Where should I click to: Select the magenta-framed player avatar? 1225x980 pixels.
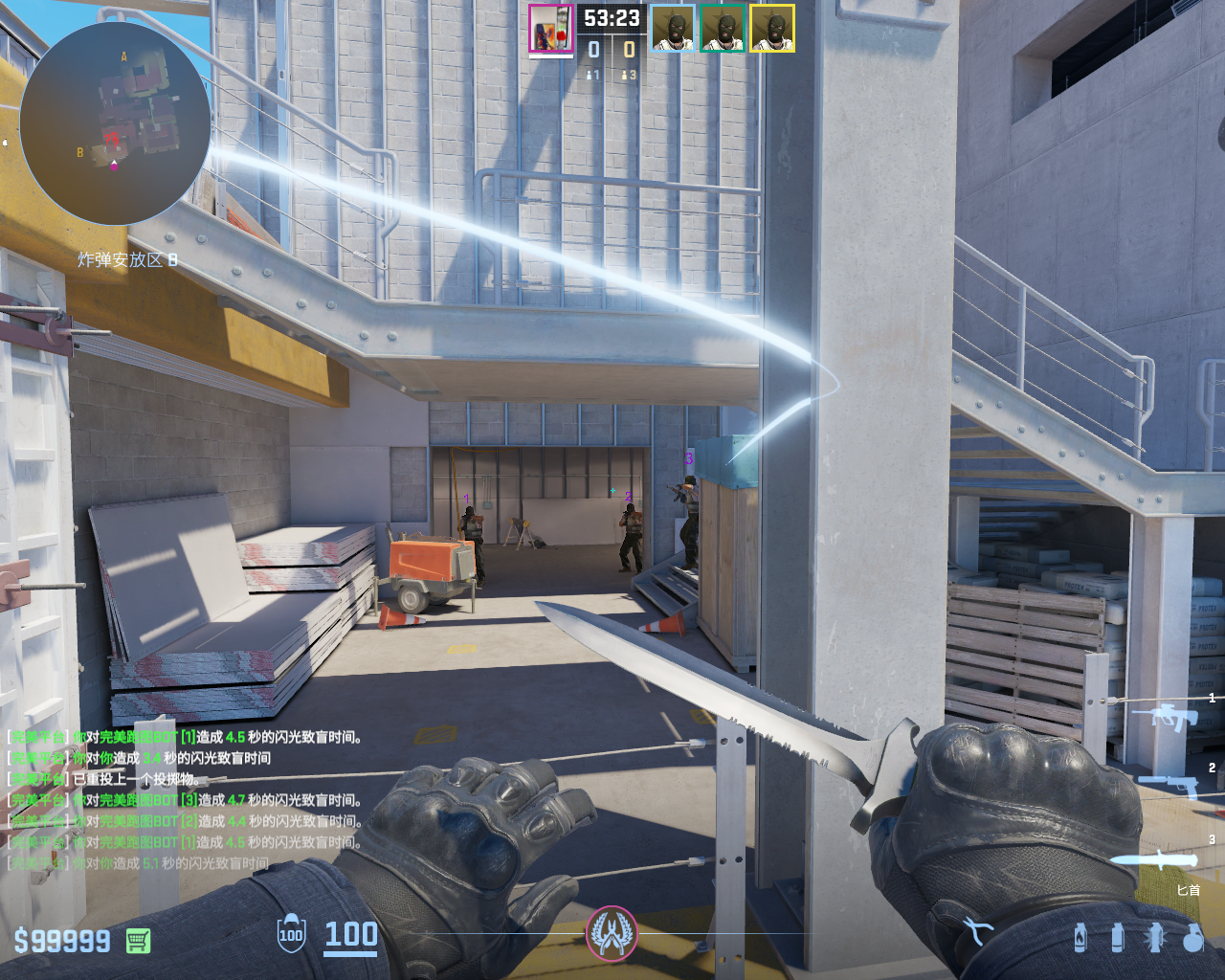coord(551,29)
